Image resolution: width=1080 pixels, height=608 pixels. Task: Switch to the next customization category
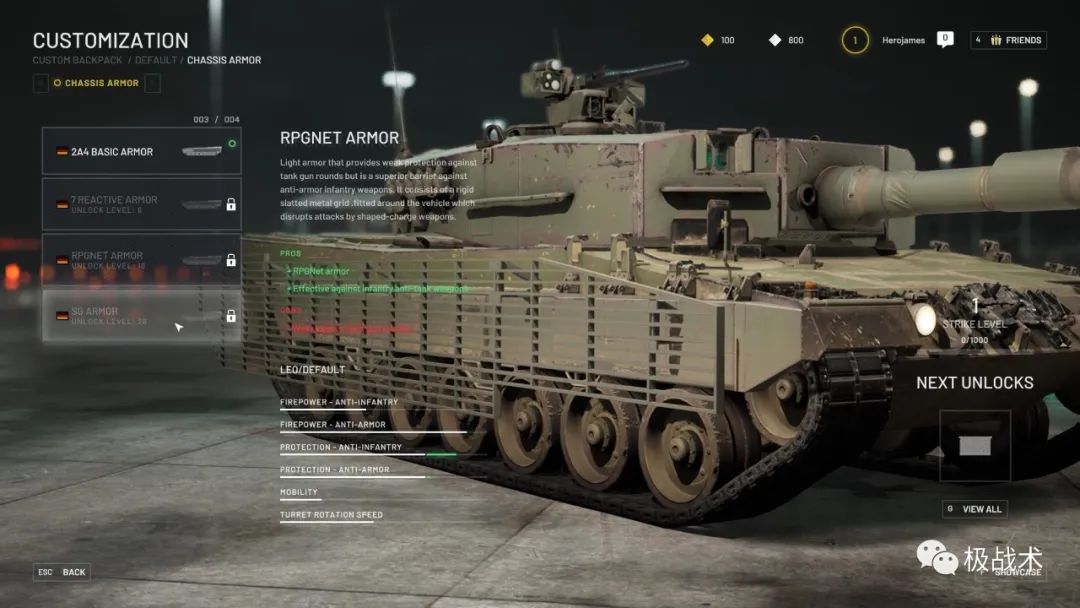tap(152, 83)
